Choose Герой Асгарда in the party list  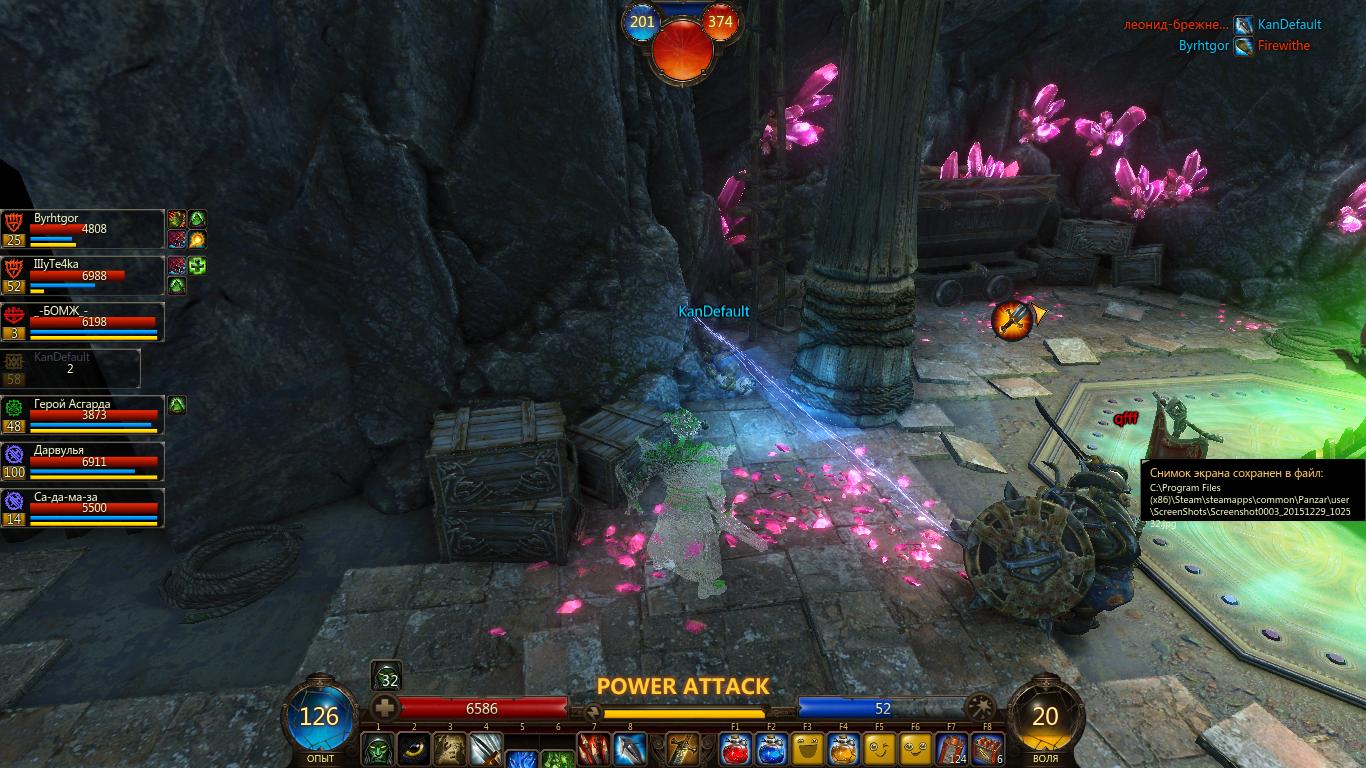point(82,415)
